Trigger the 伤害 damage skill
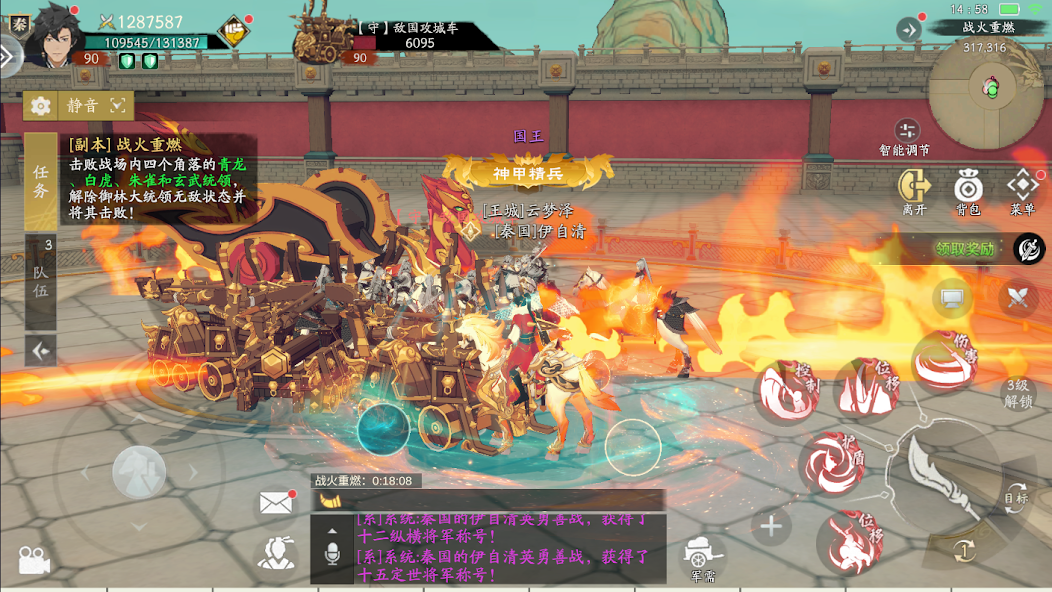This screenshot has width=1052, height=592. pyautogui.click(x=946, y=360)
